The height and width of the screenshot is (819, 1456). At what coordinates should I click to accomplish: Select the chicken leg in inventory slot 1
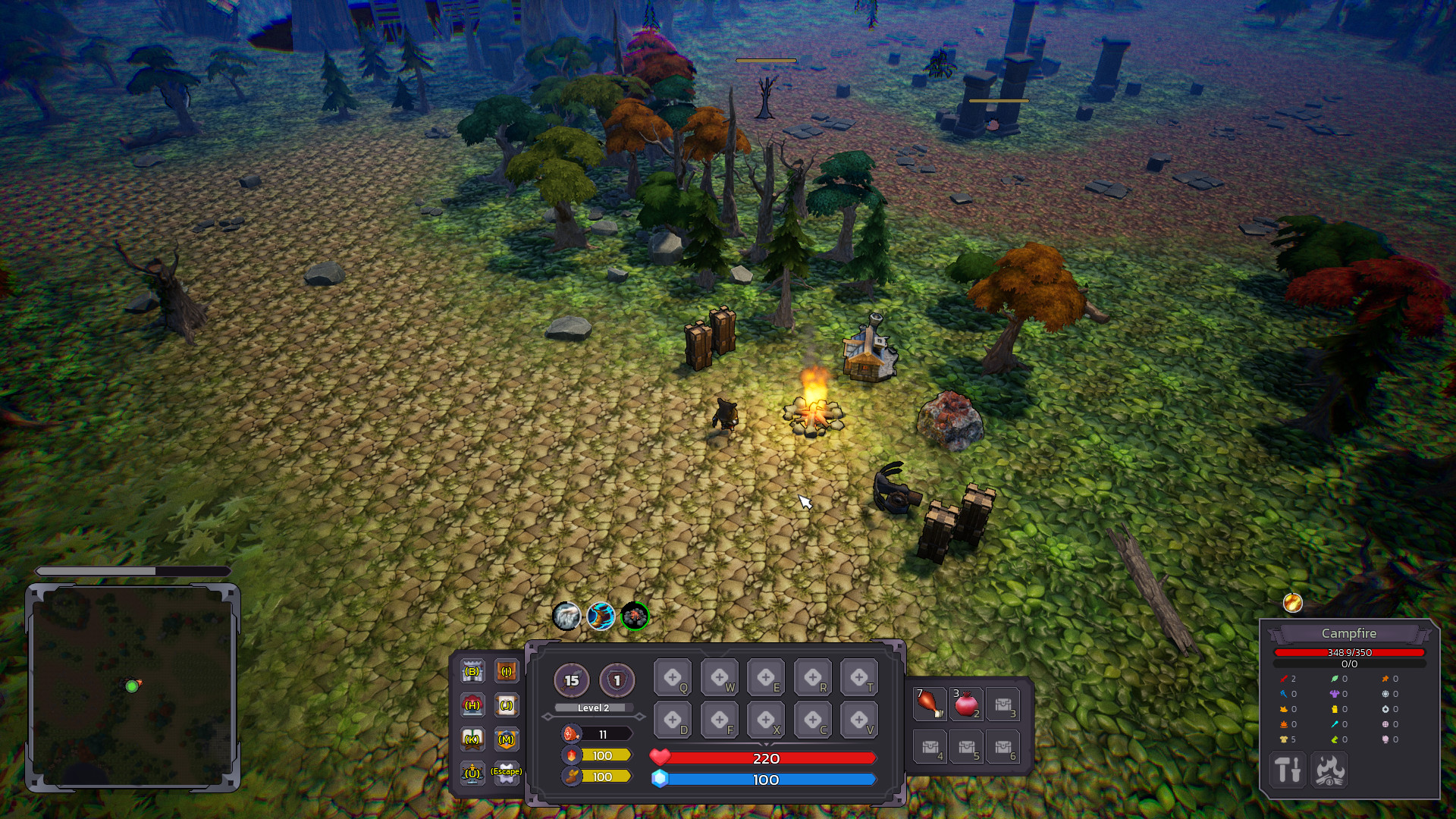coord(929,704)
